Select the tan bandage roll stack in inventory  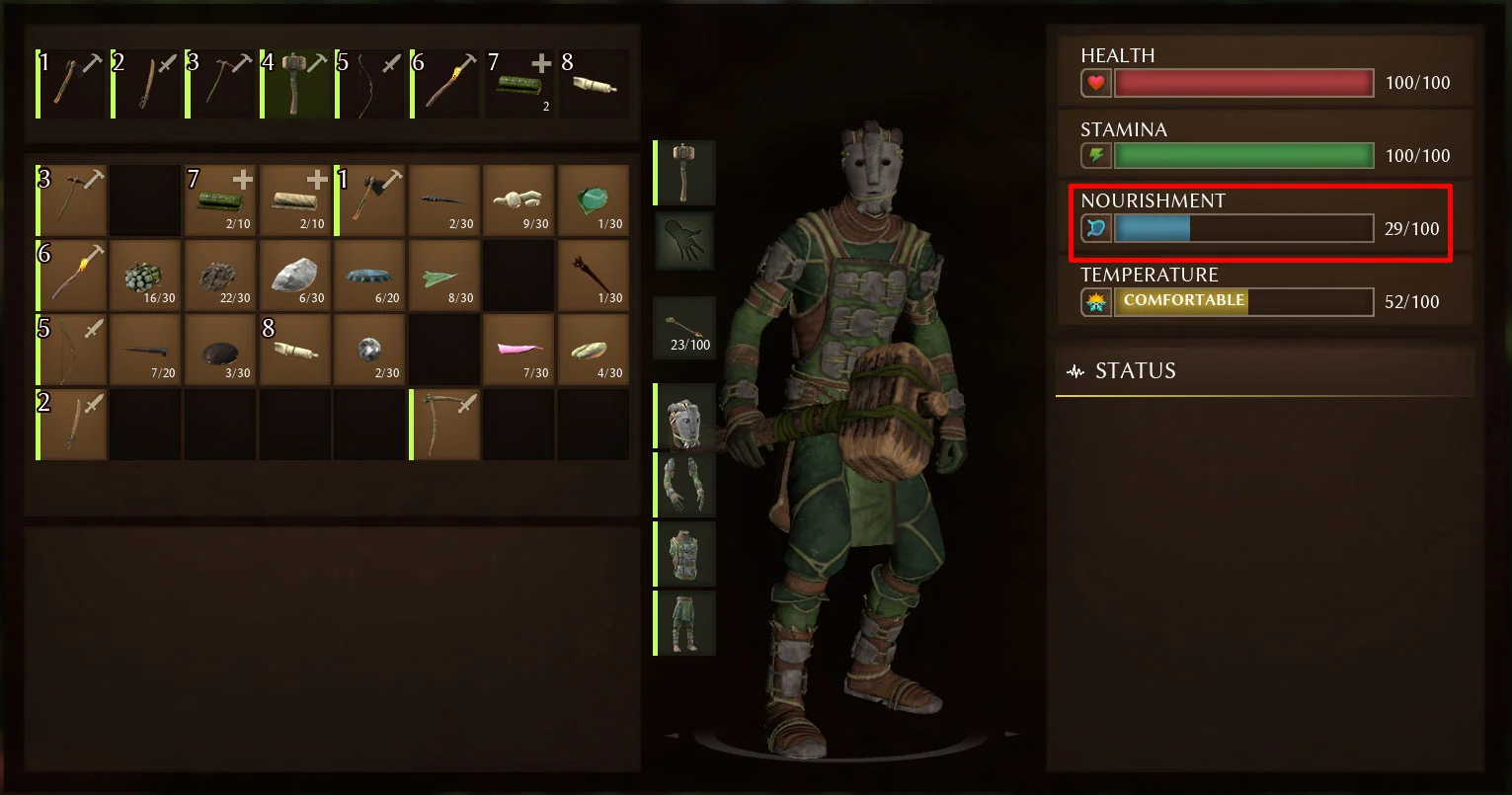295,200
